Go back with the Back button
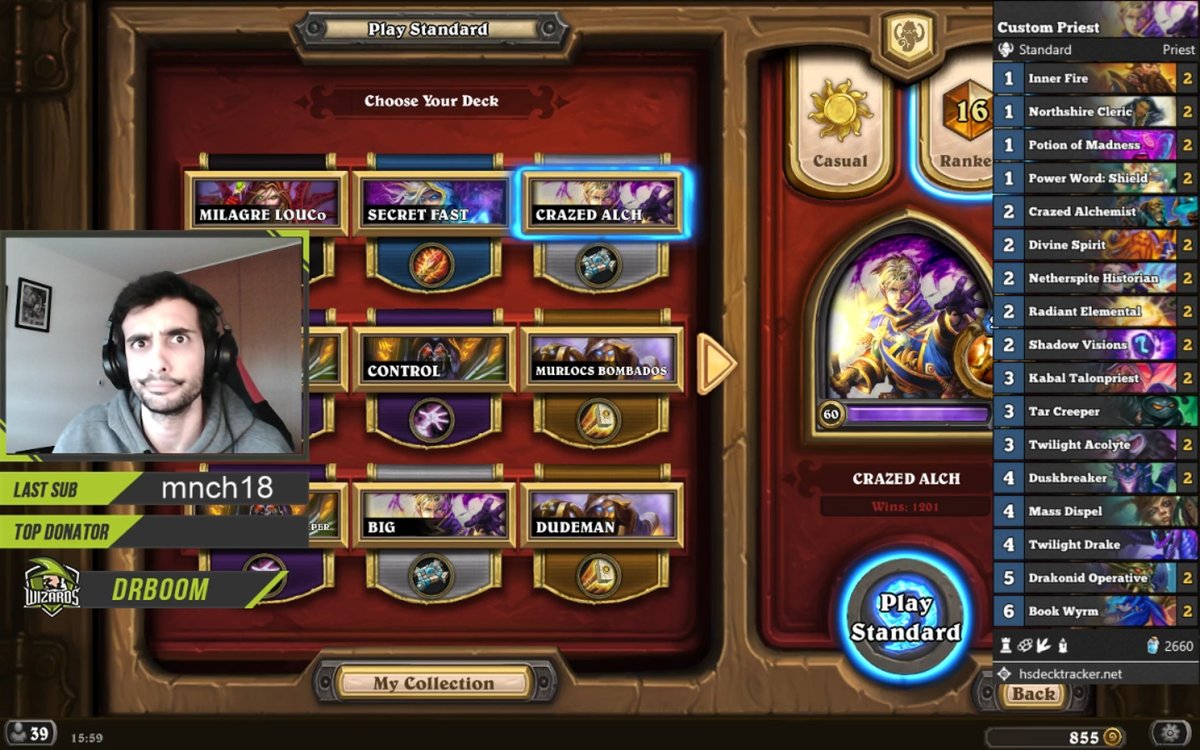1200x750 pixels. click(x=1032, y=694)
